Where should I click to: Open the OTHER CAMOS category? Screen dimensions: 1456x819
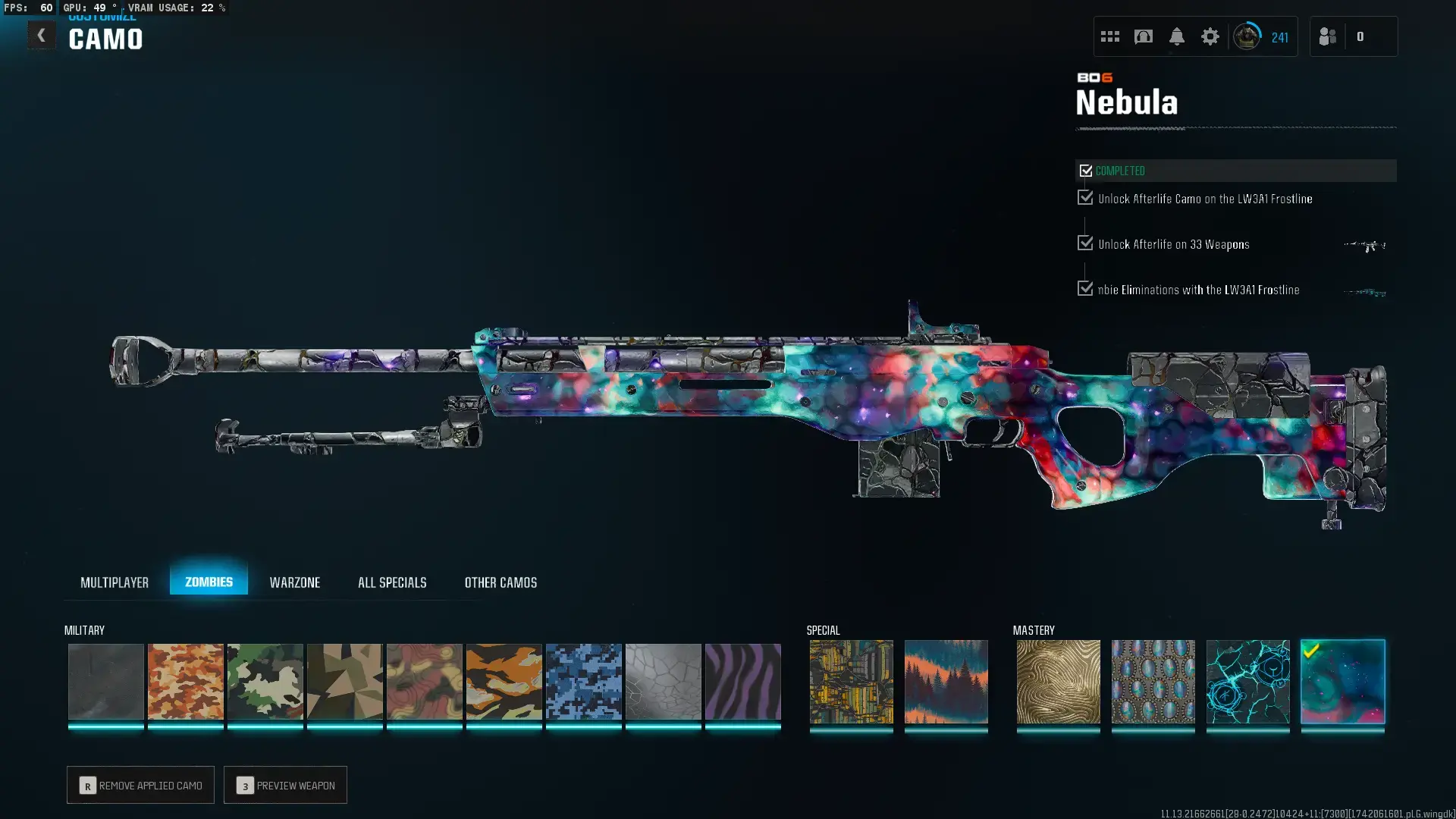tap(500, 582)
